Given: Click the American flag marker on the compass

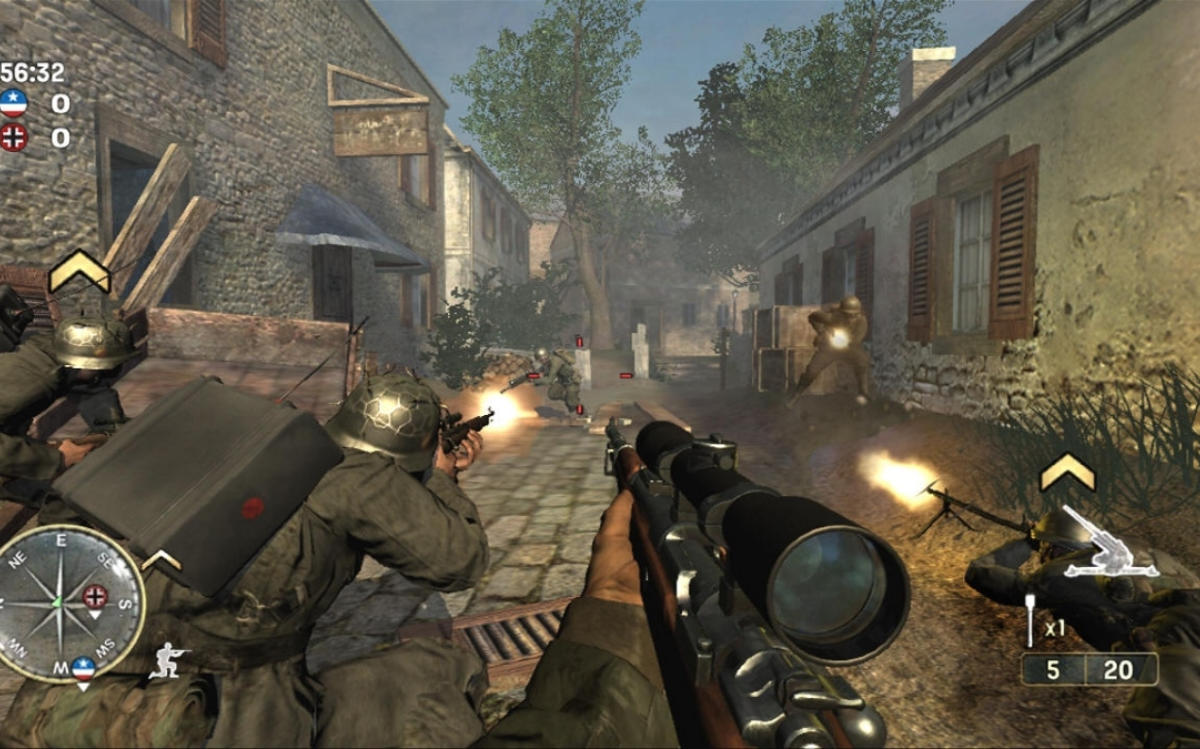Looking at the screenshot, I should [84, 668].
